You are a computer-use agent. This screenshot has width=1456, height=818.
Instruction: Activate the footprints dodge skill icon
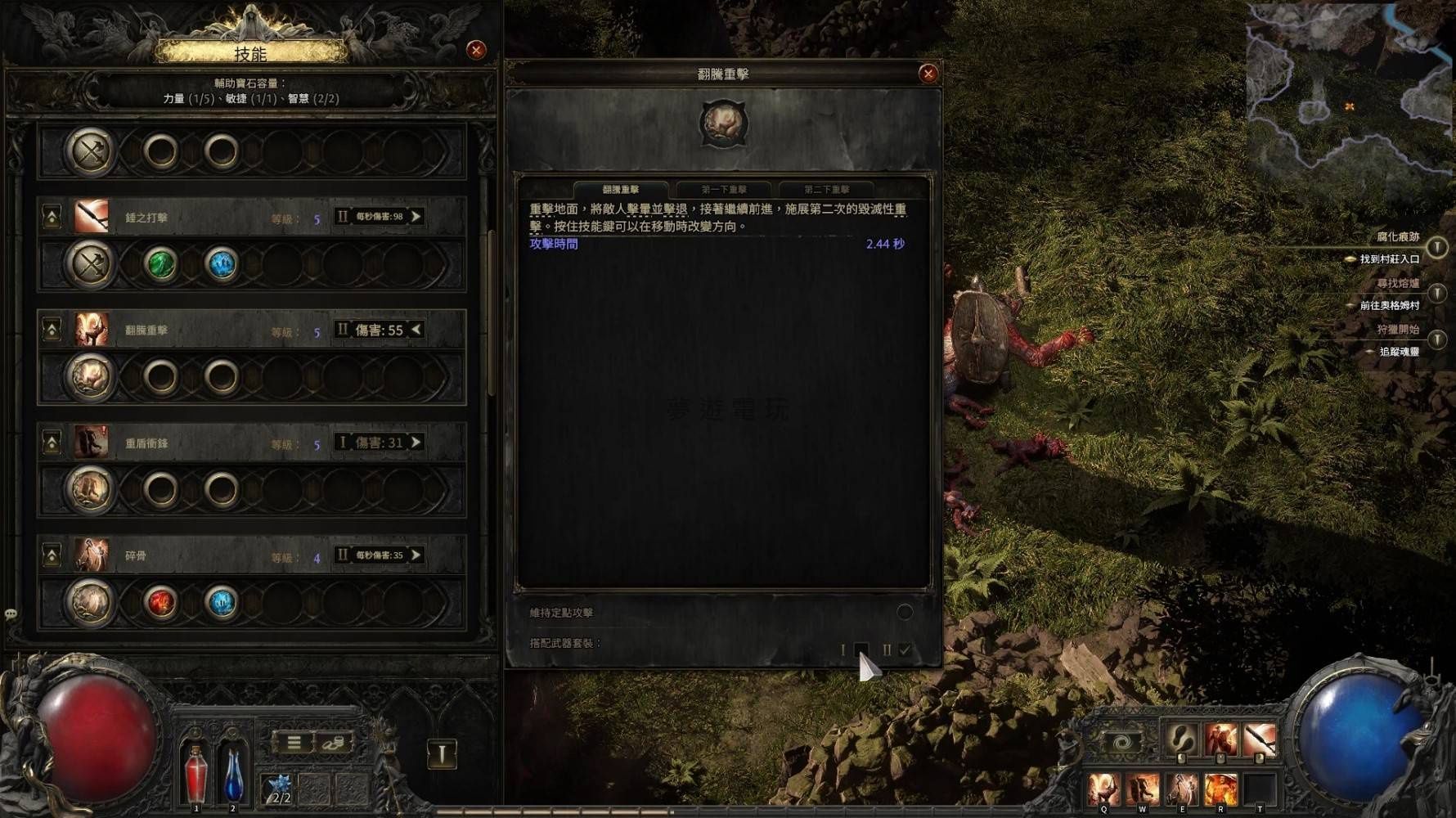click(1180, 739)
